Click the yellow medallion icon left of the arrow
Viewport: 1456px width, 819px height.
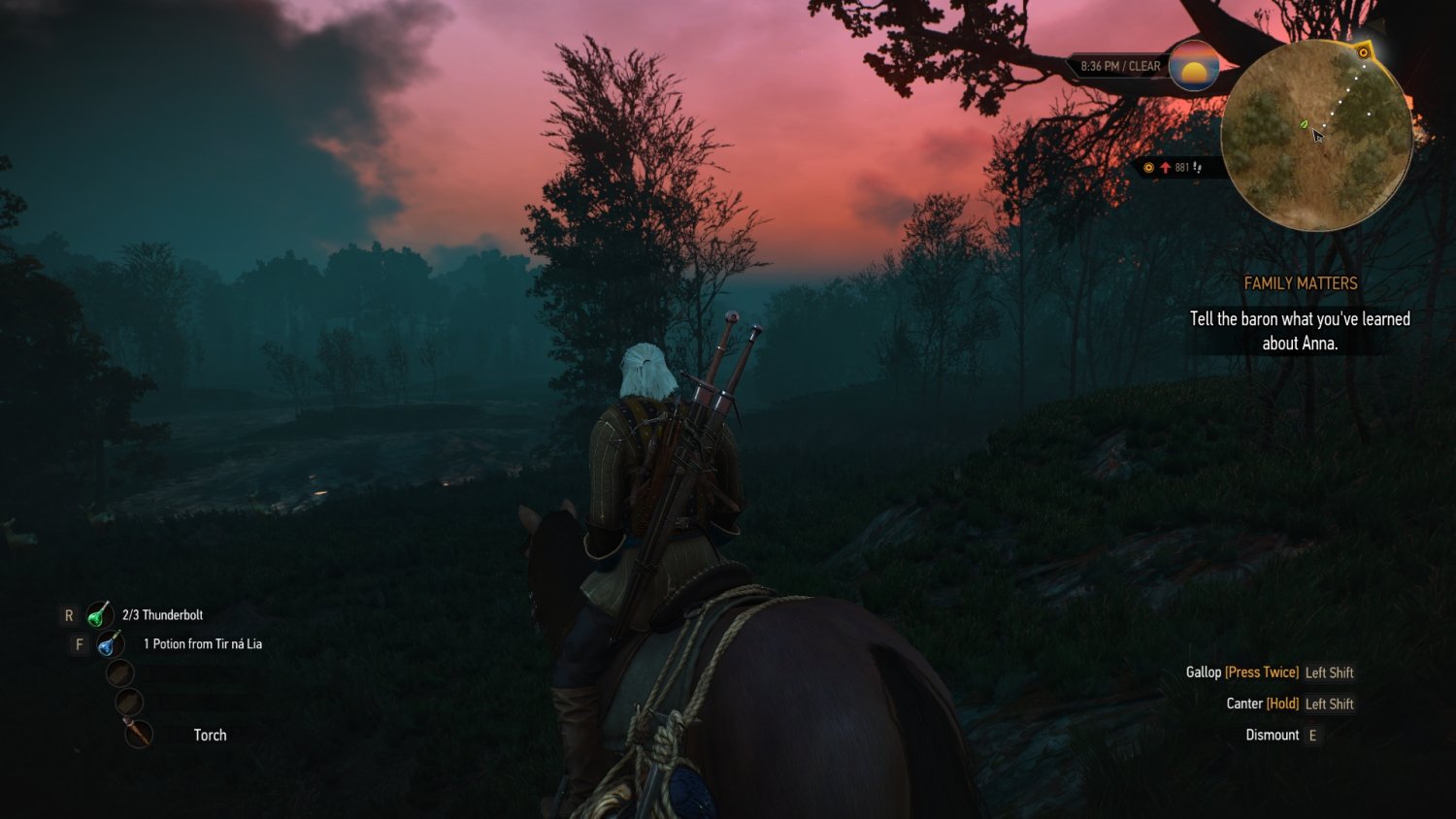(1149, 167)
